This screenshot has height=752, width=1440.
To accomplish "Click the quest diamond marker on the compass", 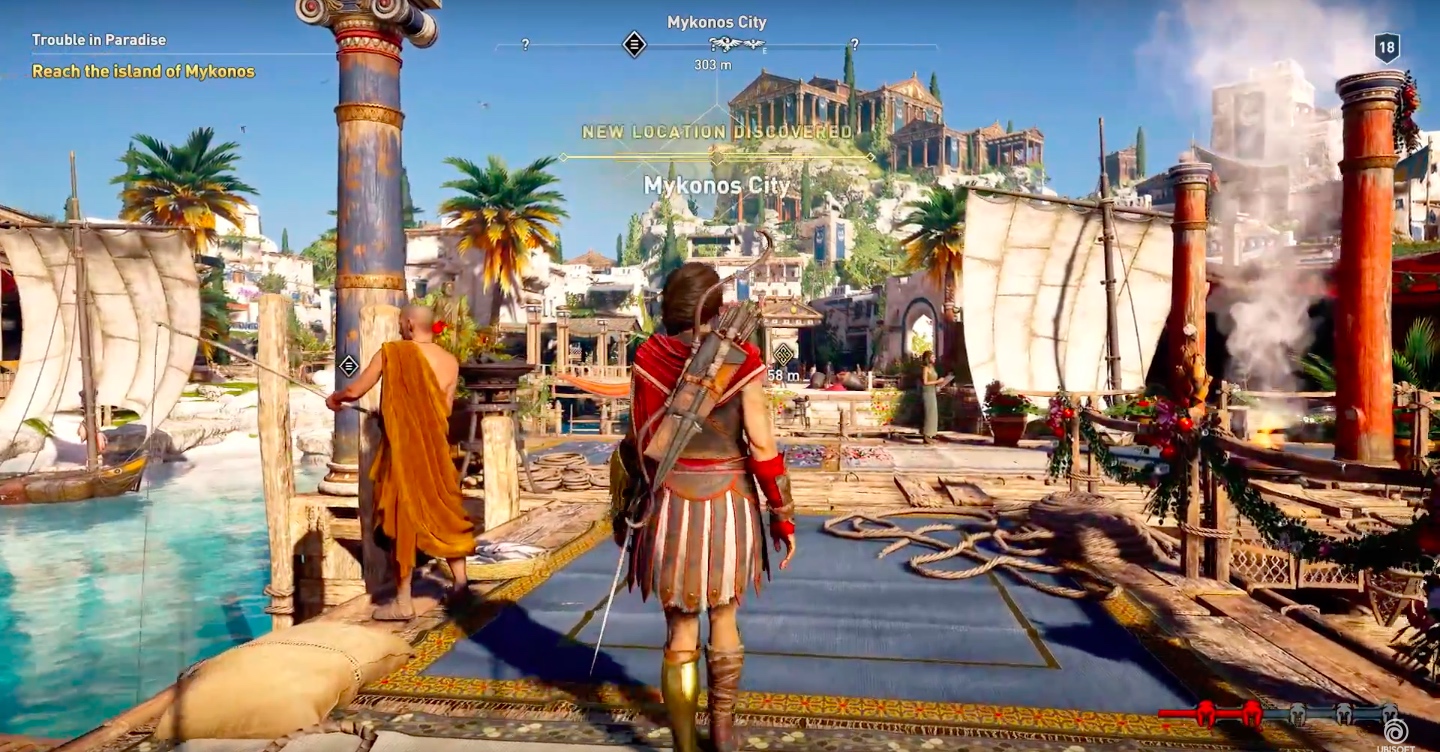I will [x=634, y=44].
